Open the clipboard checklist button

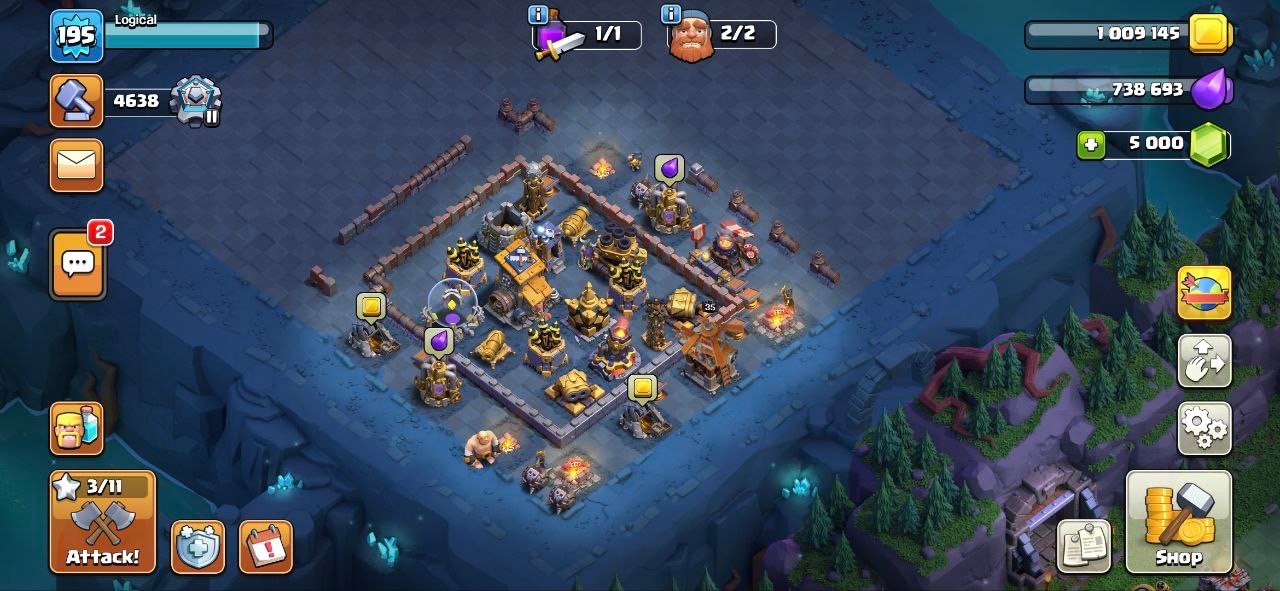[1084, 547]
